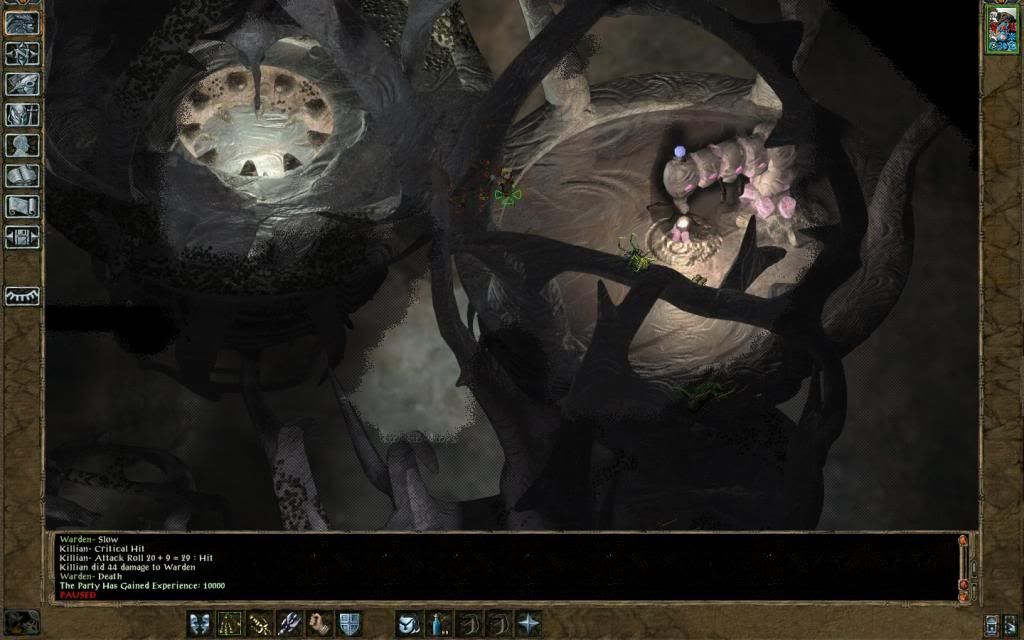Open the mage spellbook
This screenshot has height=640, width=1024.
[x=22, y=176]
